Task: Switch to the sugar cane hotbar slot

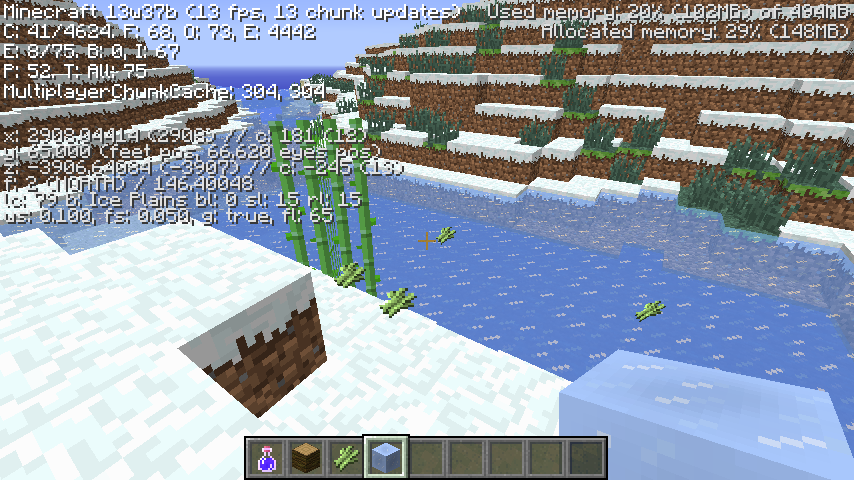Action: (346, 458)
